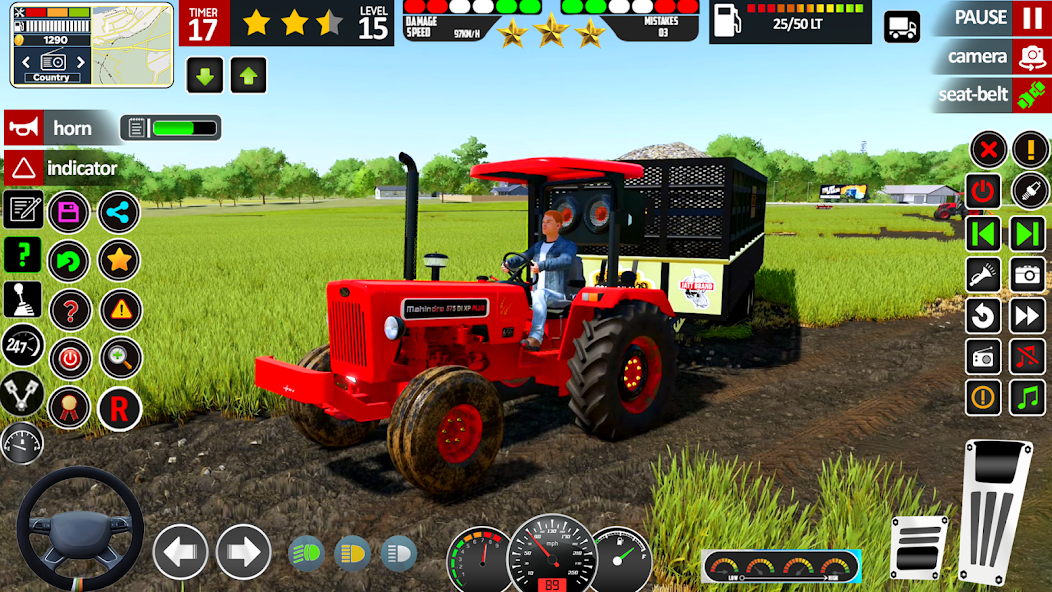Open the blue share icon
Viewport: 1052px width, 592px height.
[x=119, y=212]
